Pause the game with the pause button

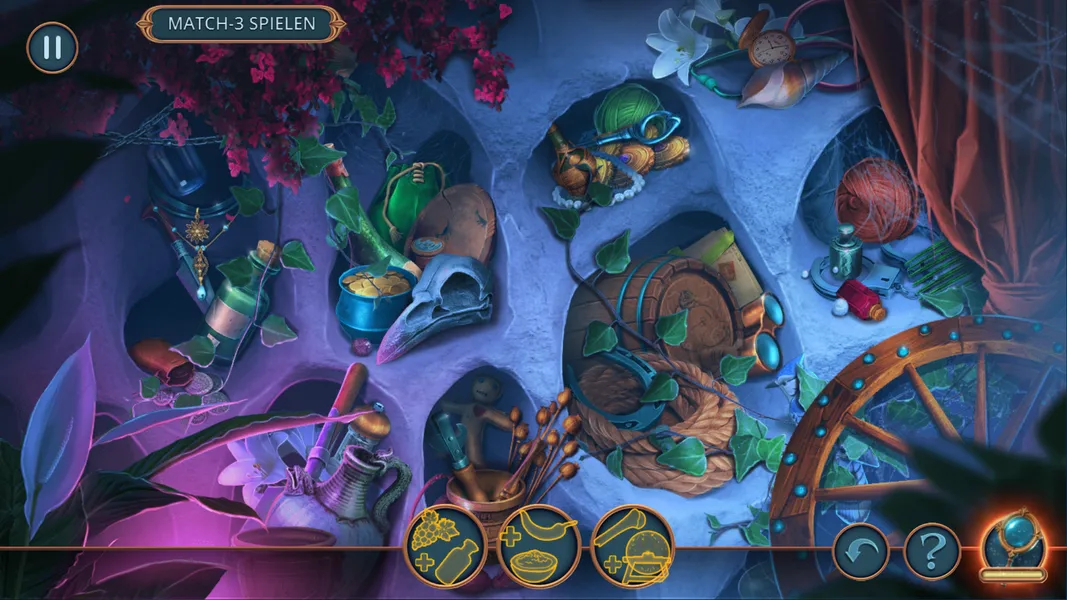(x=52, y=48)
